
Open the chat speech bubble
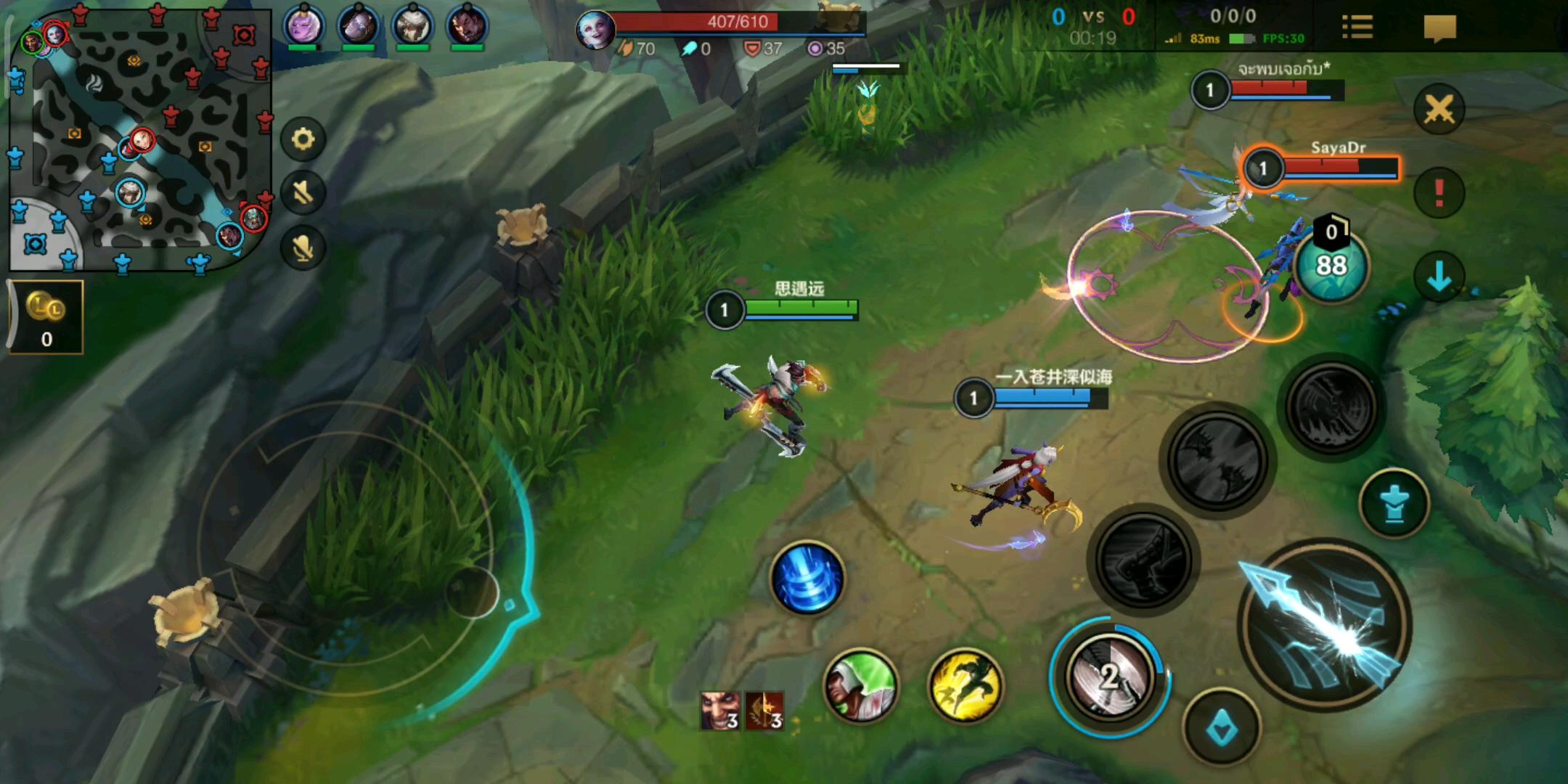1440,28
